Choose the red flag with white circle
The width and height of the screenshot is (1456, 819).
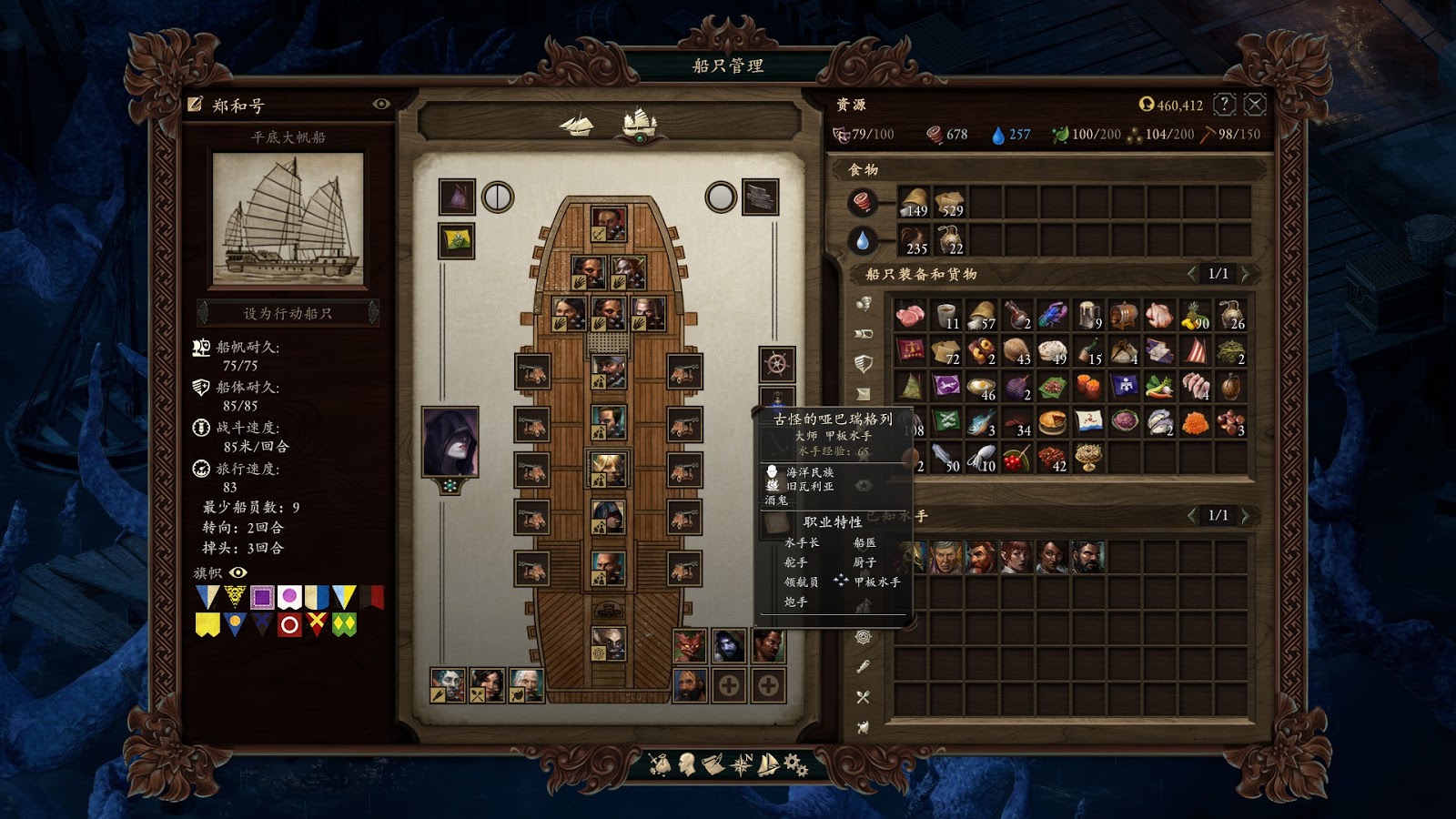[x=289, y=624]
